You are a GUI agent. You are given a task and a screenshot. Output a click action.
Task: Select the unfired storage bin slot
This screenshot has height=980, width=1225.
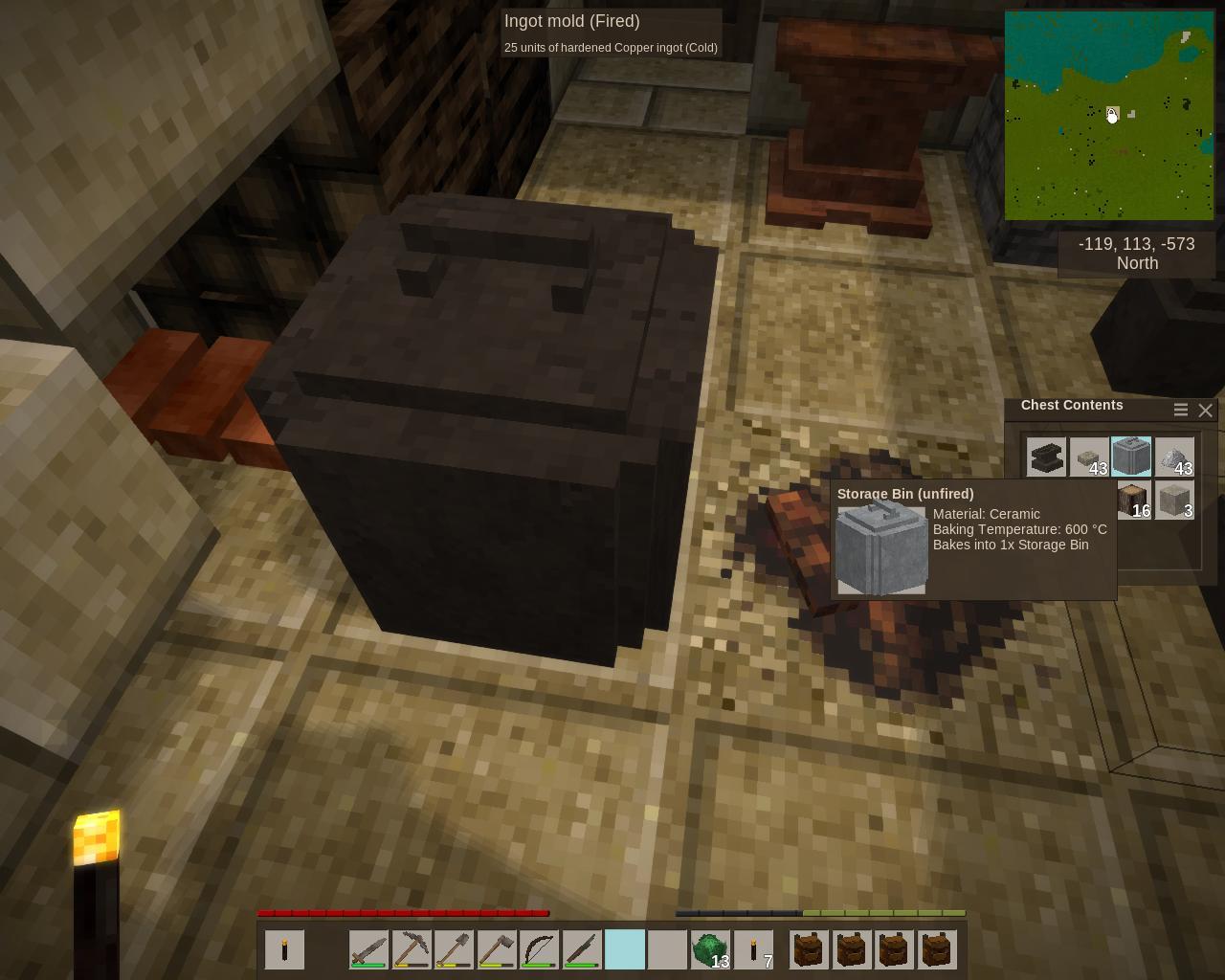[1131, 457]
